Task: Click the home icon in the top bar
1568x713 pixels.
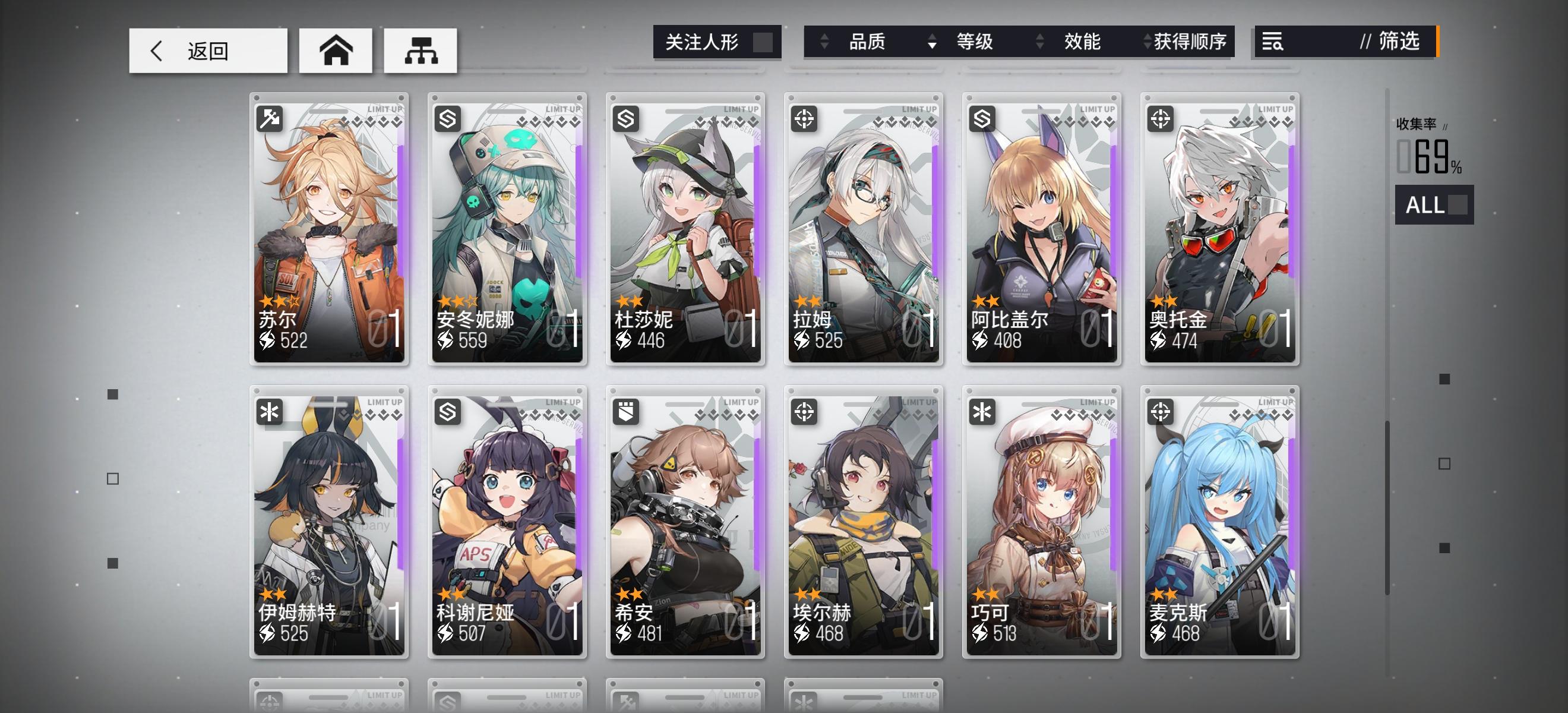Action: pyautogui.click(x=336, y=52)
